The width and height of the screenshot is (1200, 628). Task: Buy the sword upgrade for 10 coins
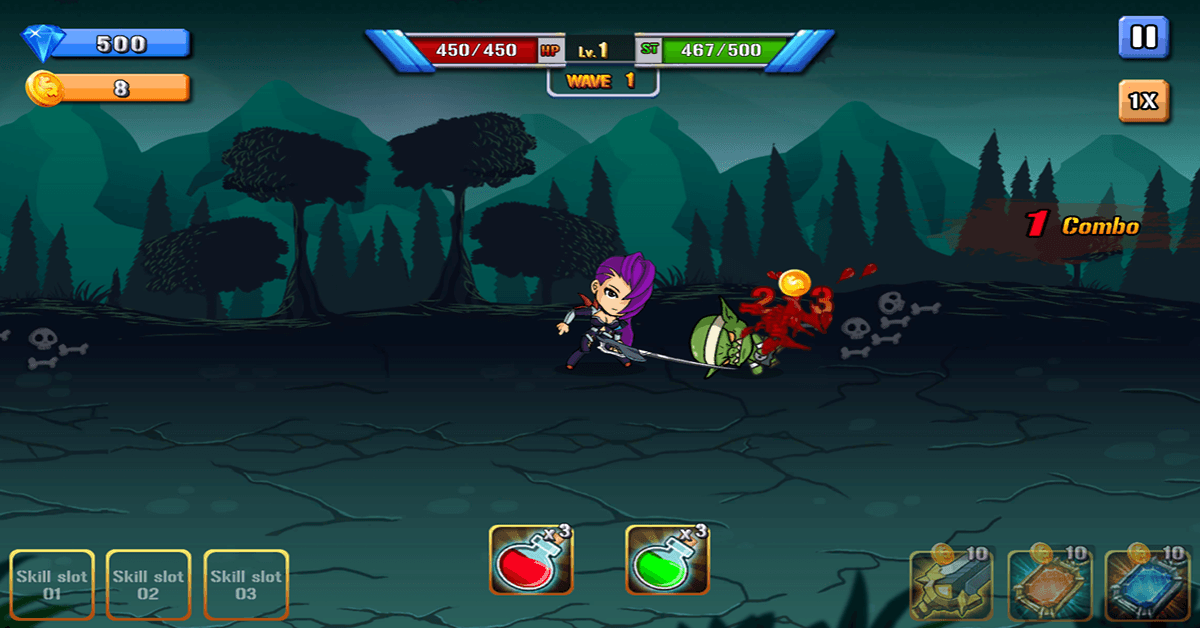949,586
